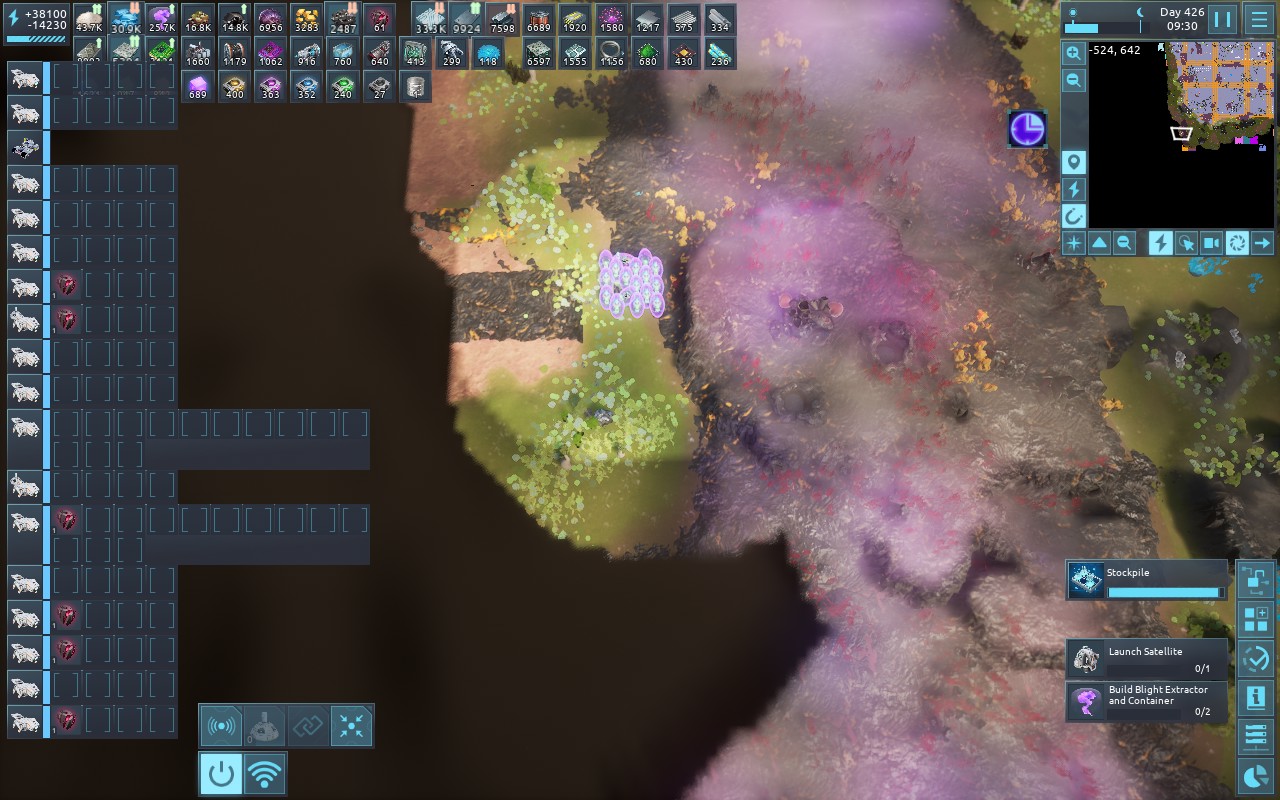Pause the game with the pause button
This screenshot has height=800, width=1280.
click(x=1222, y=19)
